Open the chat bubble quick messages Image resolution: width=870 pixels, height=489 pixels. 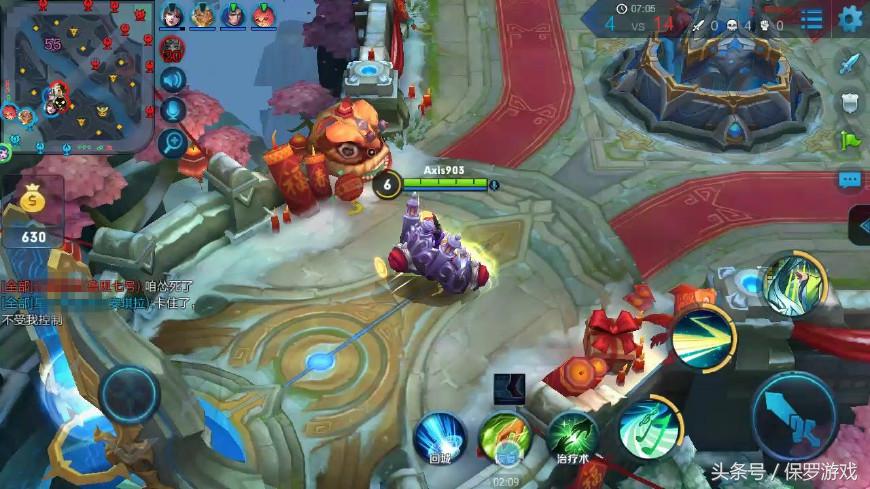(x=850, y=180)
